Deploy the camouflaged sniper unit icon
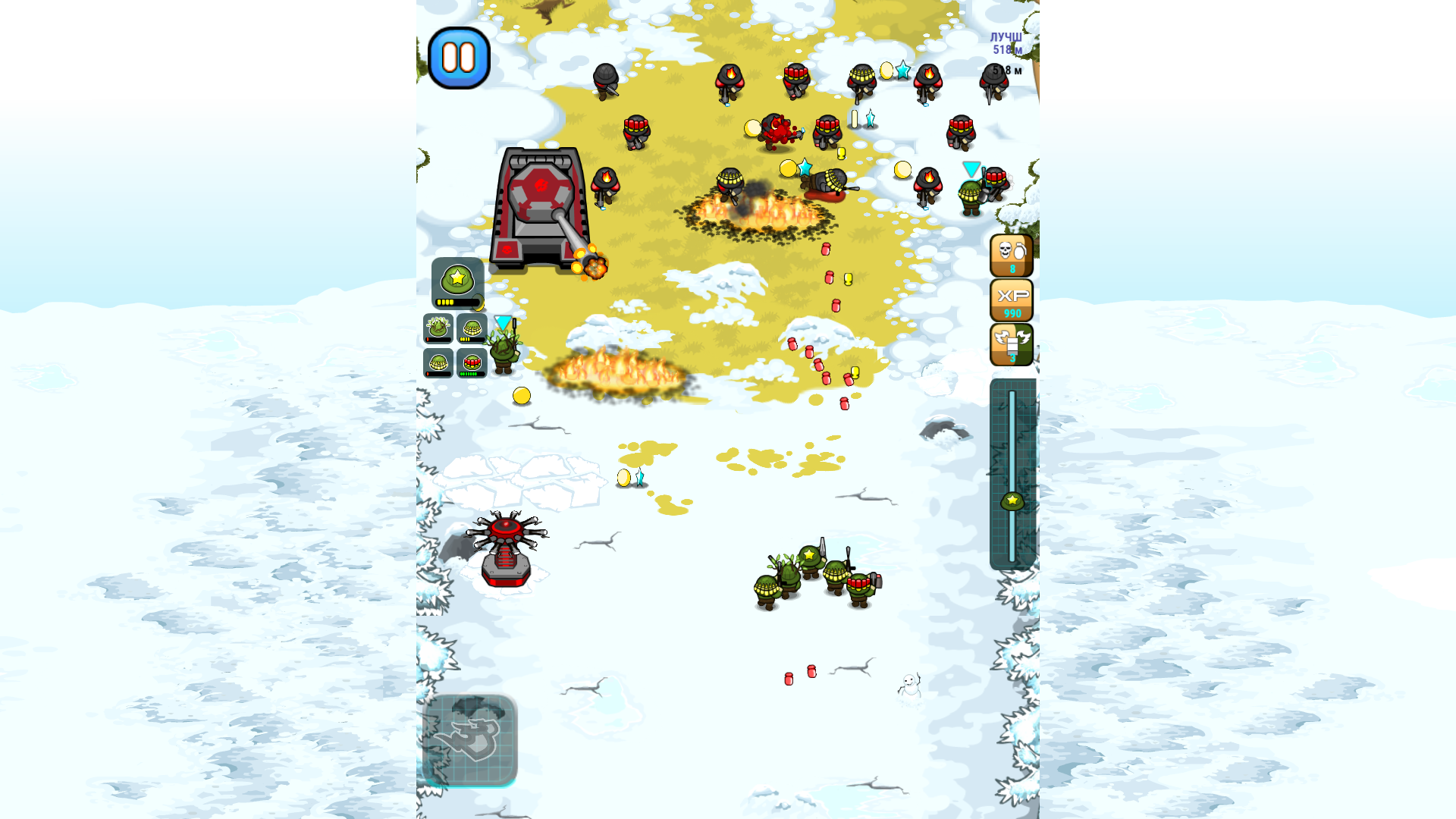The width and height of the screenshot is (1456, 819). [438, 328]
